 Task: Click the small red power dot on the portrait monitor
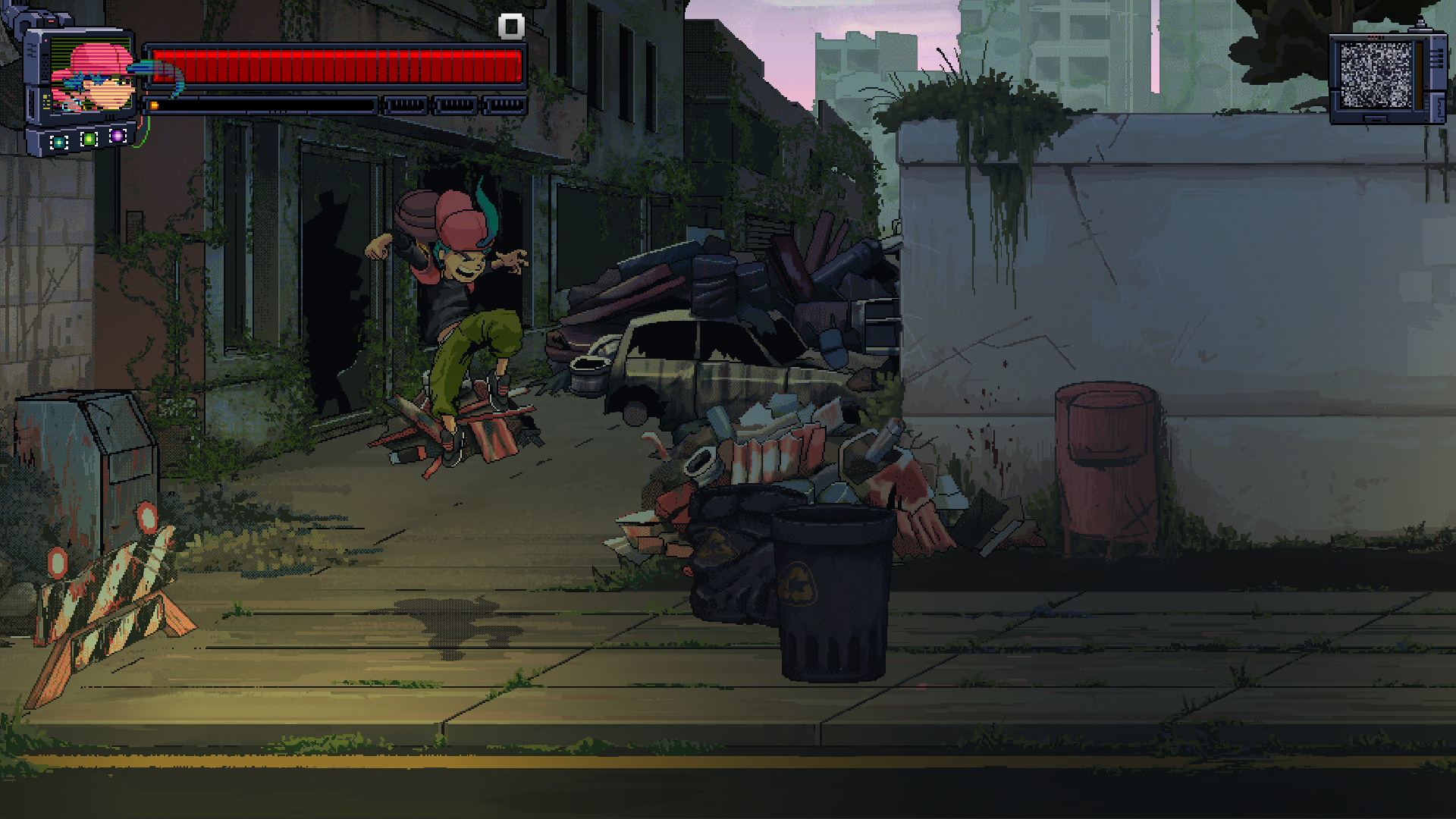pos(45,40)
